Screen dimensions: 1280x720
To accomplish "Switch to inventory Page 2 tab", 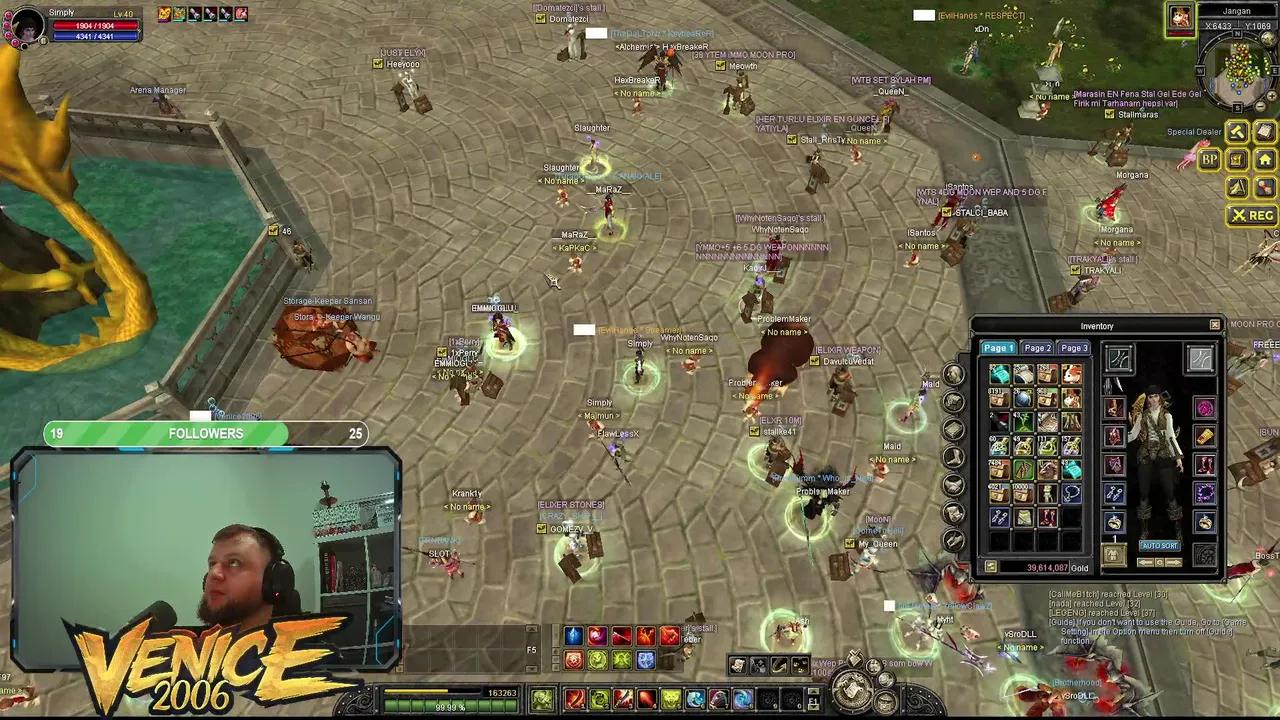I will [x=1036, y=347].
